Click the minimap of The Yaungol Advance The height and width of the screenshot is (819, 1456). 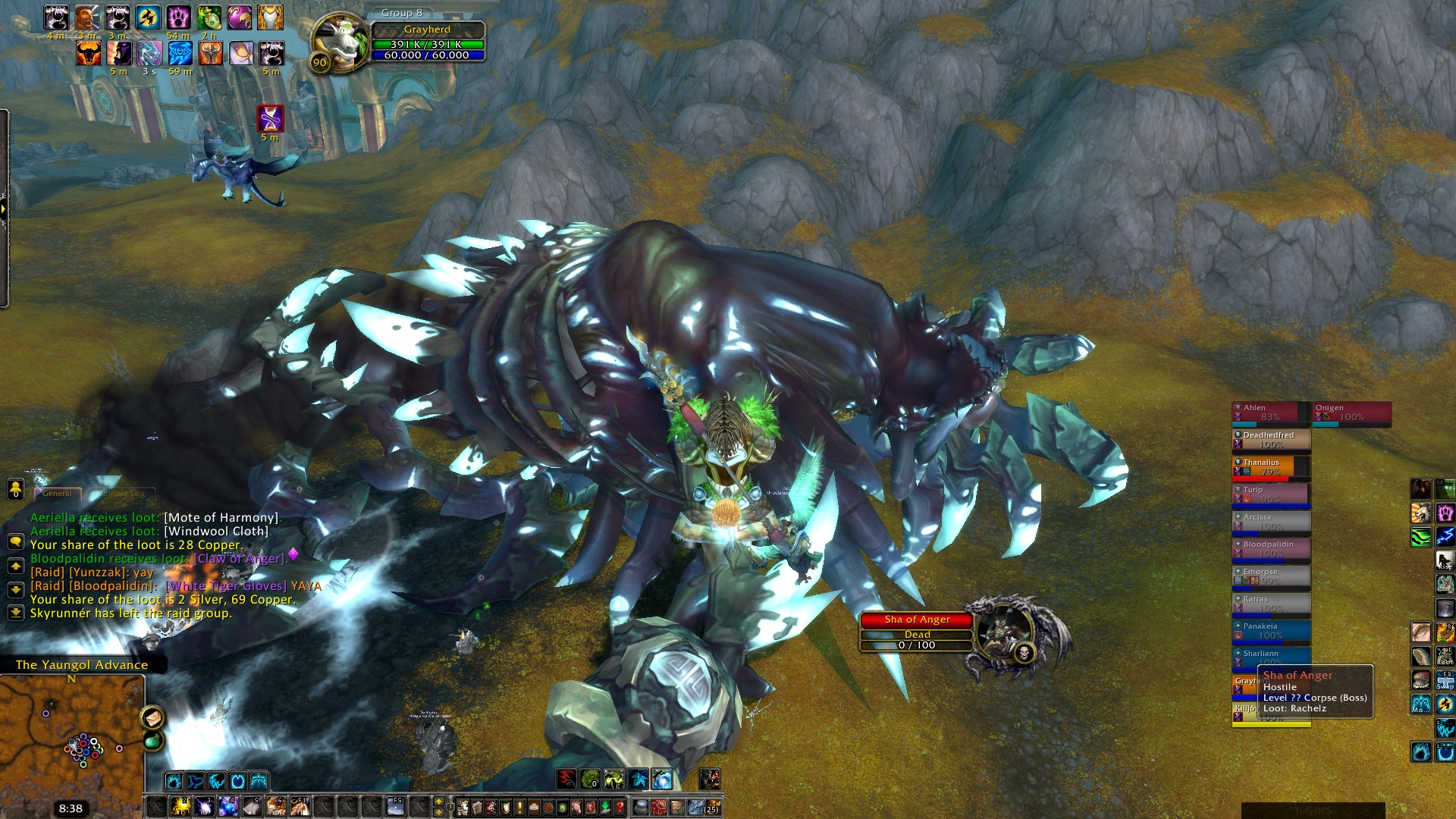click(72, 736)
